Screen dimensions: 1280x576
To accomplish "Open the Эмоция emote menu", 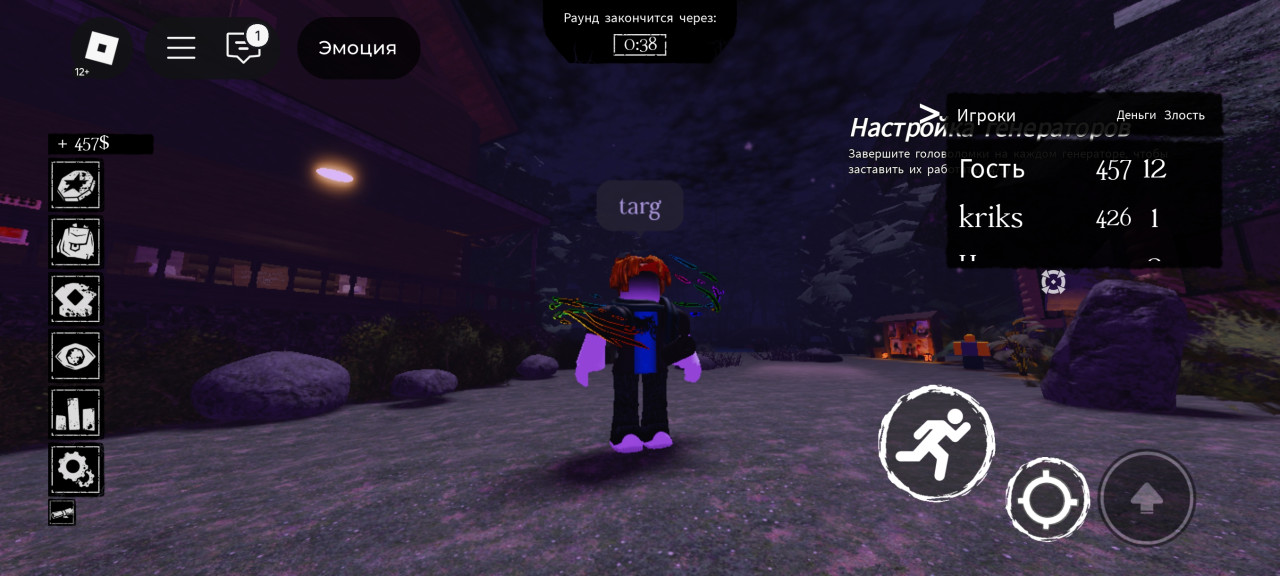I will click(x=358, y=48).
